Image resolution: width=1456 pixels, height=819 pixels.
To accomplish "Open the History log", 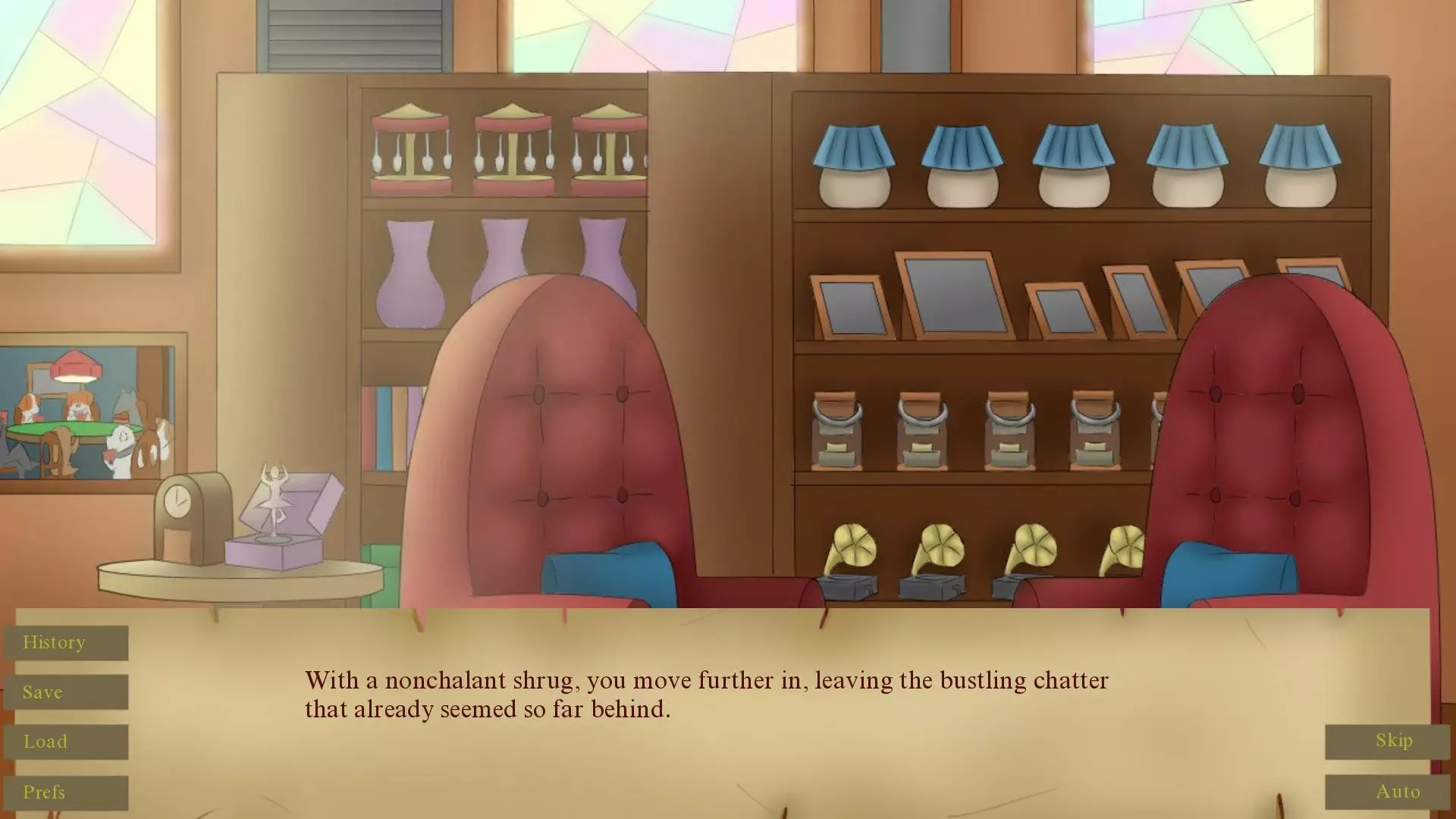I will coord(66,643).
